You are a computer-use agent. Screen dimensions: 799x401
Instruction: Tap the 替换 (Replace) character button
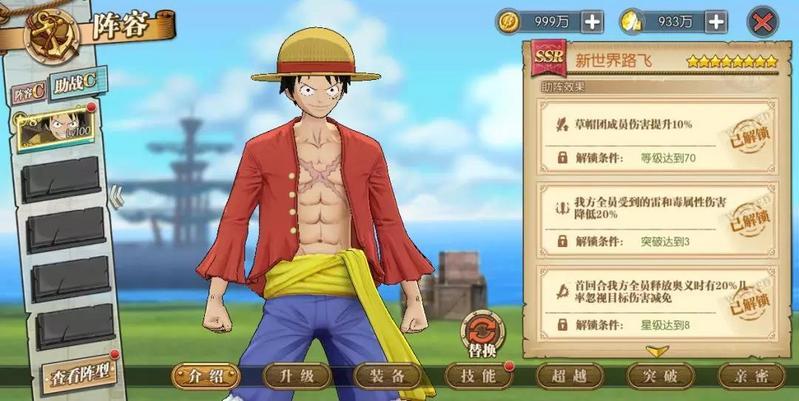click(483, 337)
